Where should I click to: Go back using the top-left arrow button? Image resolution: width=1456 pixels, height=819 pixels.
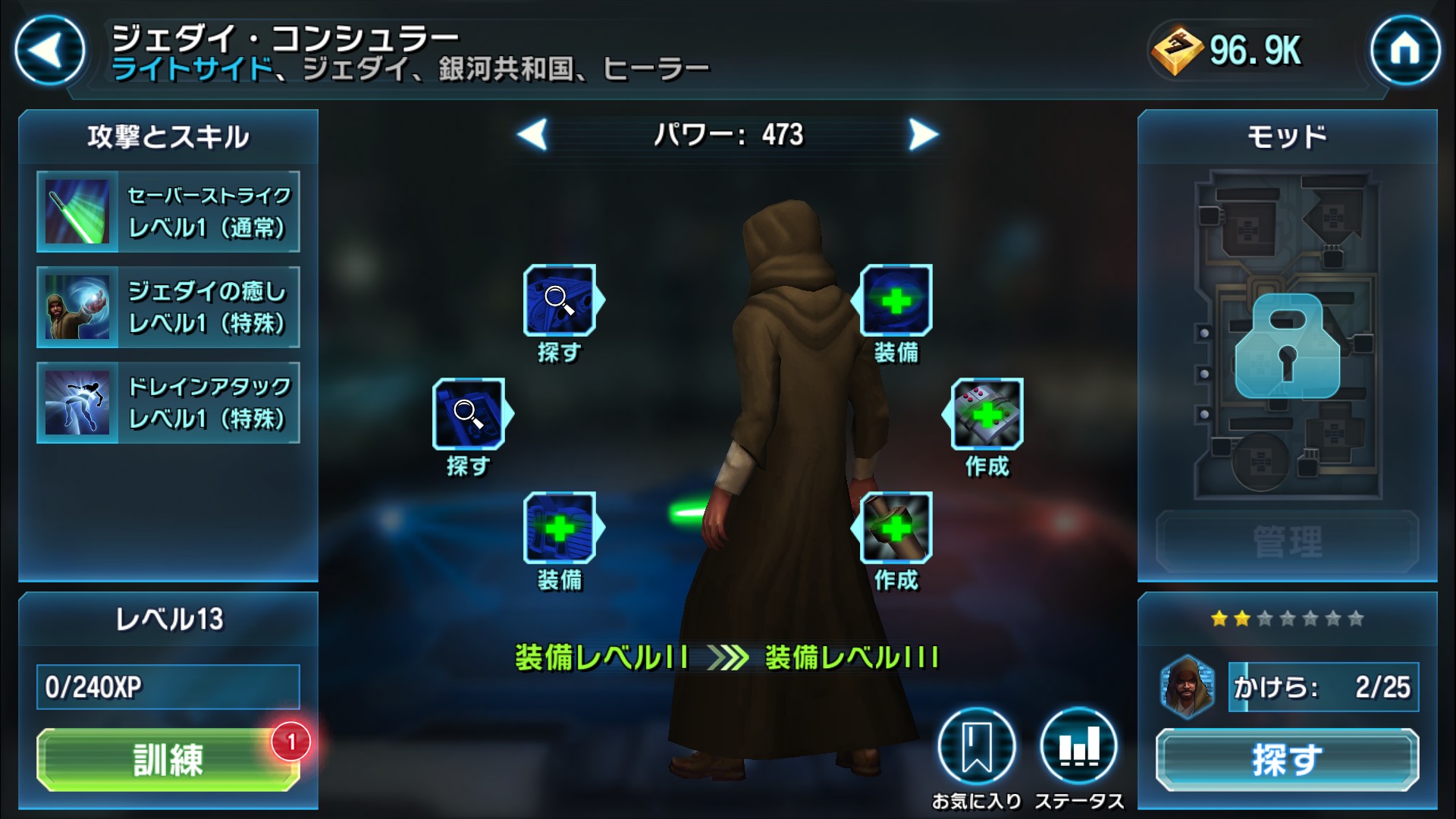[49, 51]
